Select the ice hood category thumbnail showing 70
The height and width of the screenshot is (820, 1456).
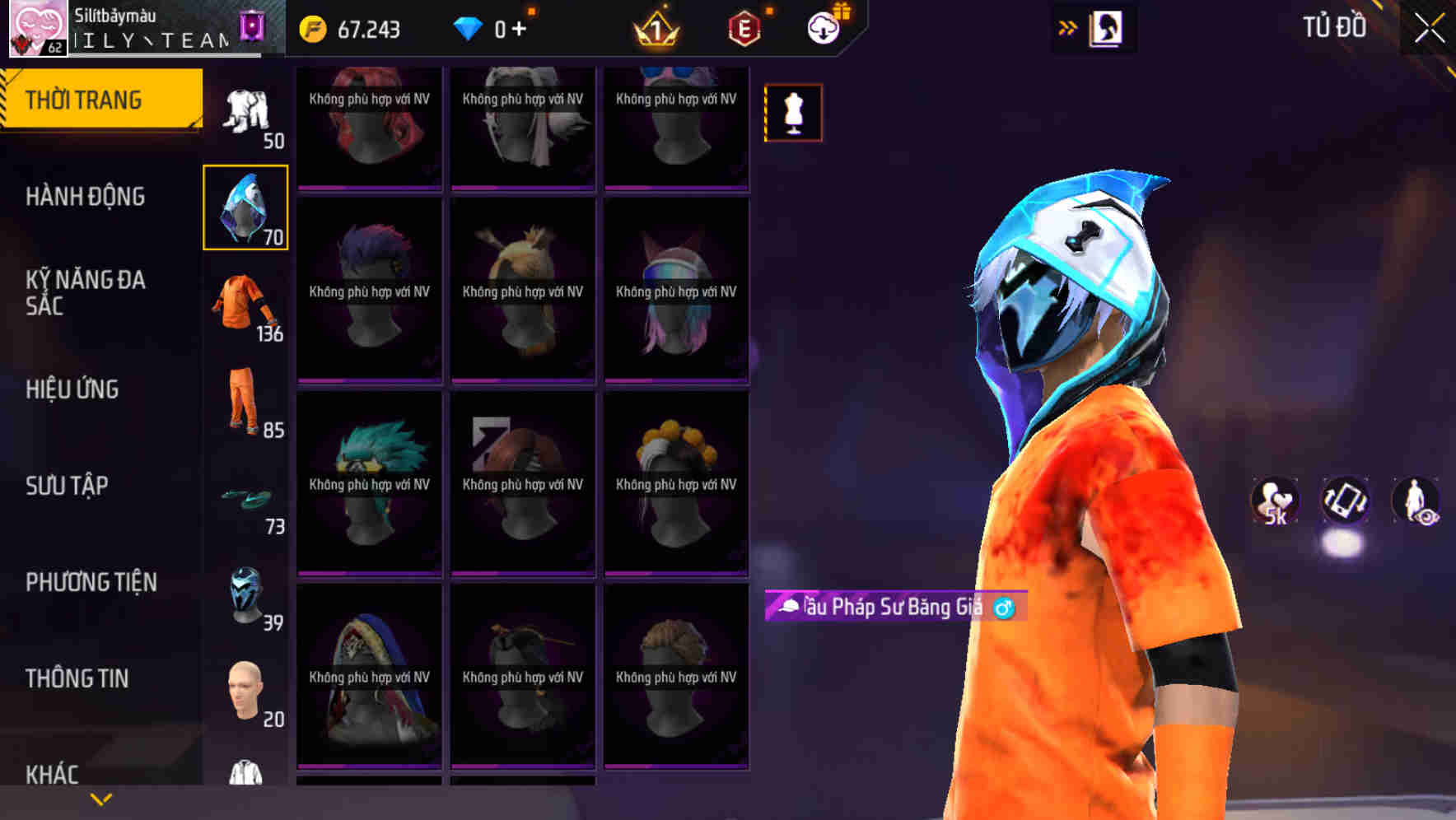pos(245,207)
